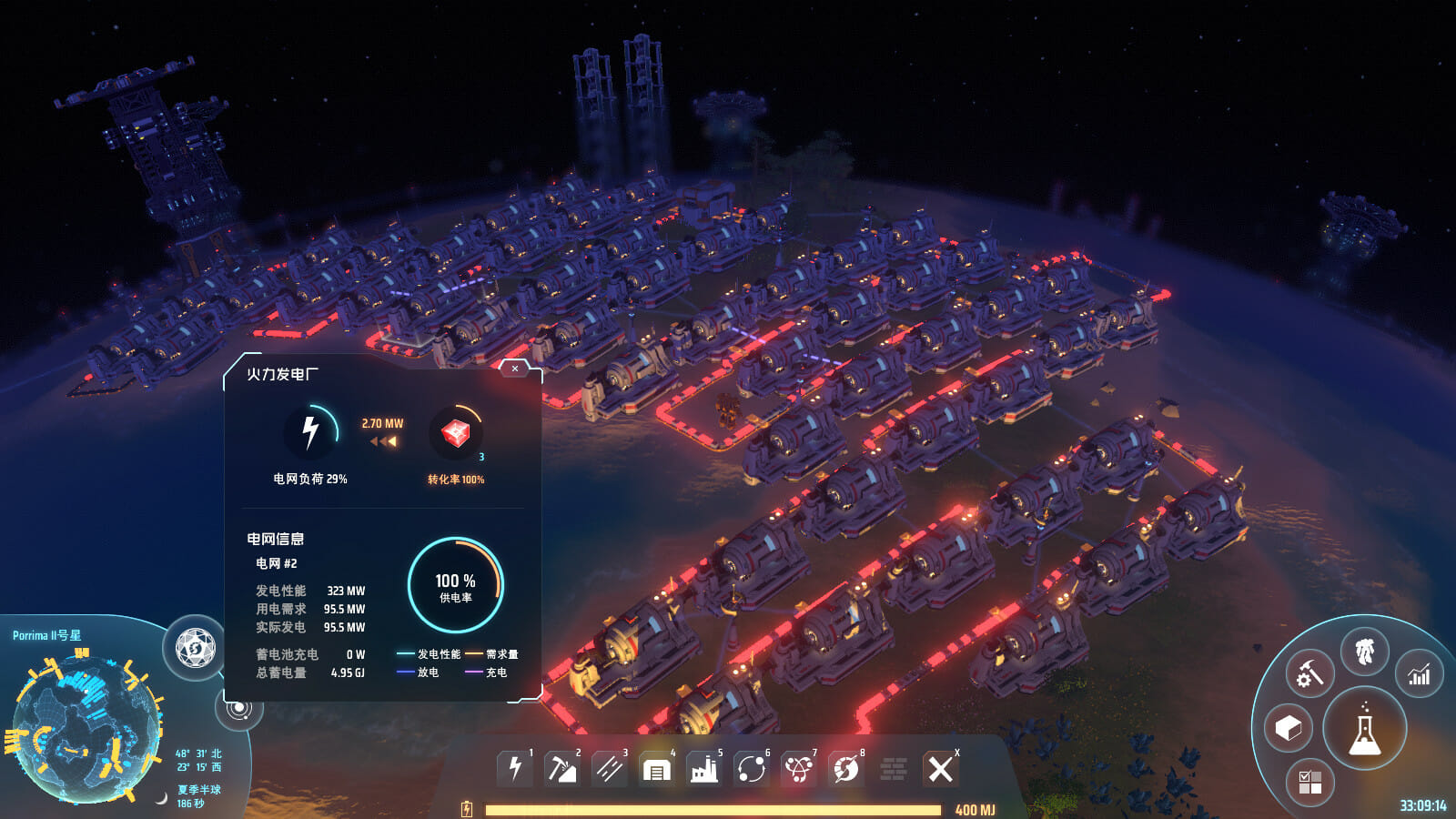
Task: Open the storage warehouse build category
Action: [x=656, y=770]
